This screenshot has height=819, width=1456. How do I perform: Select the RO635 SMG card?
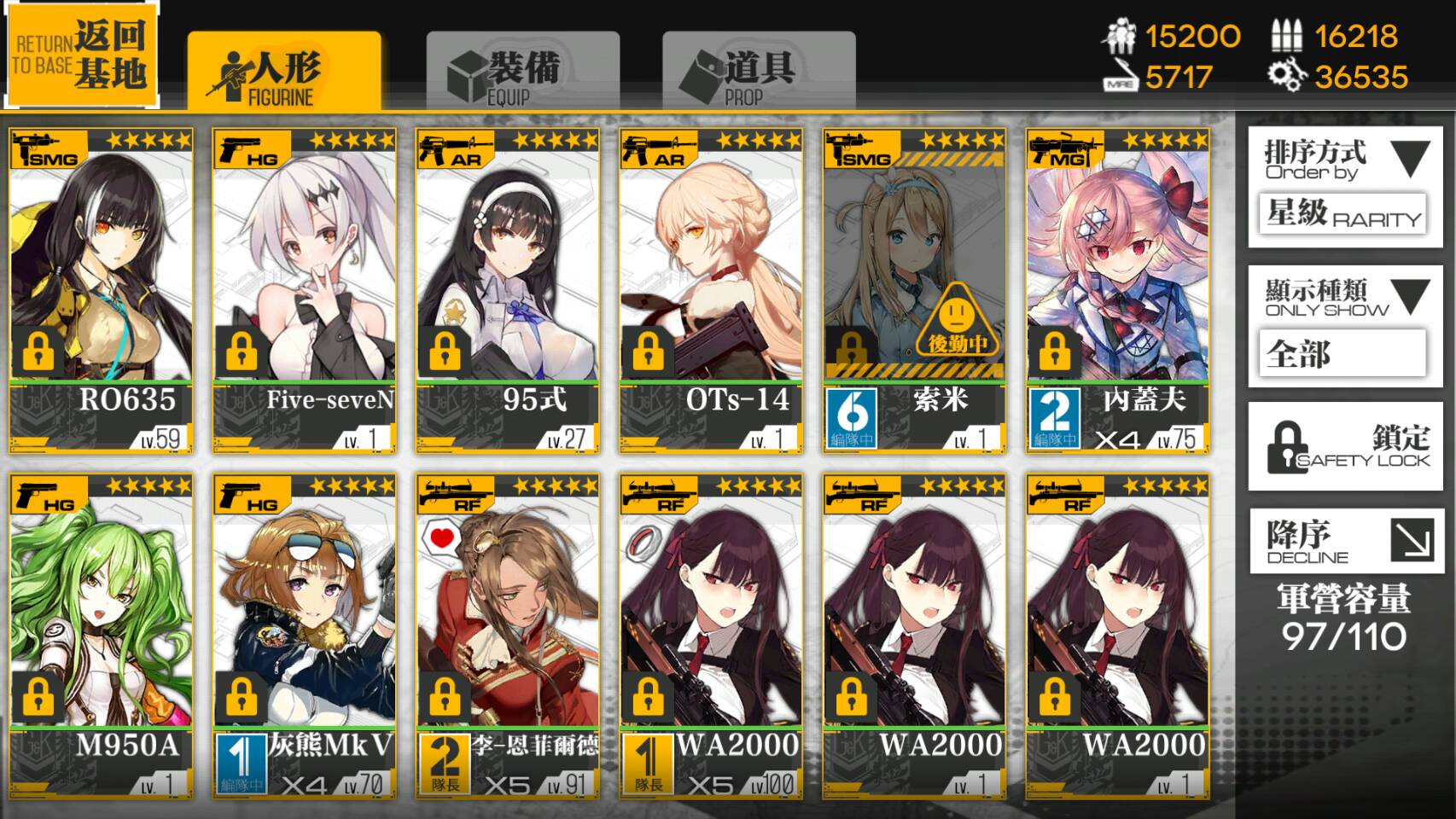pos(101,290)
